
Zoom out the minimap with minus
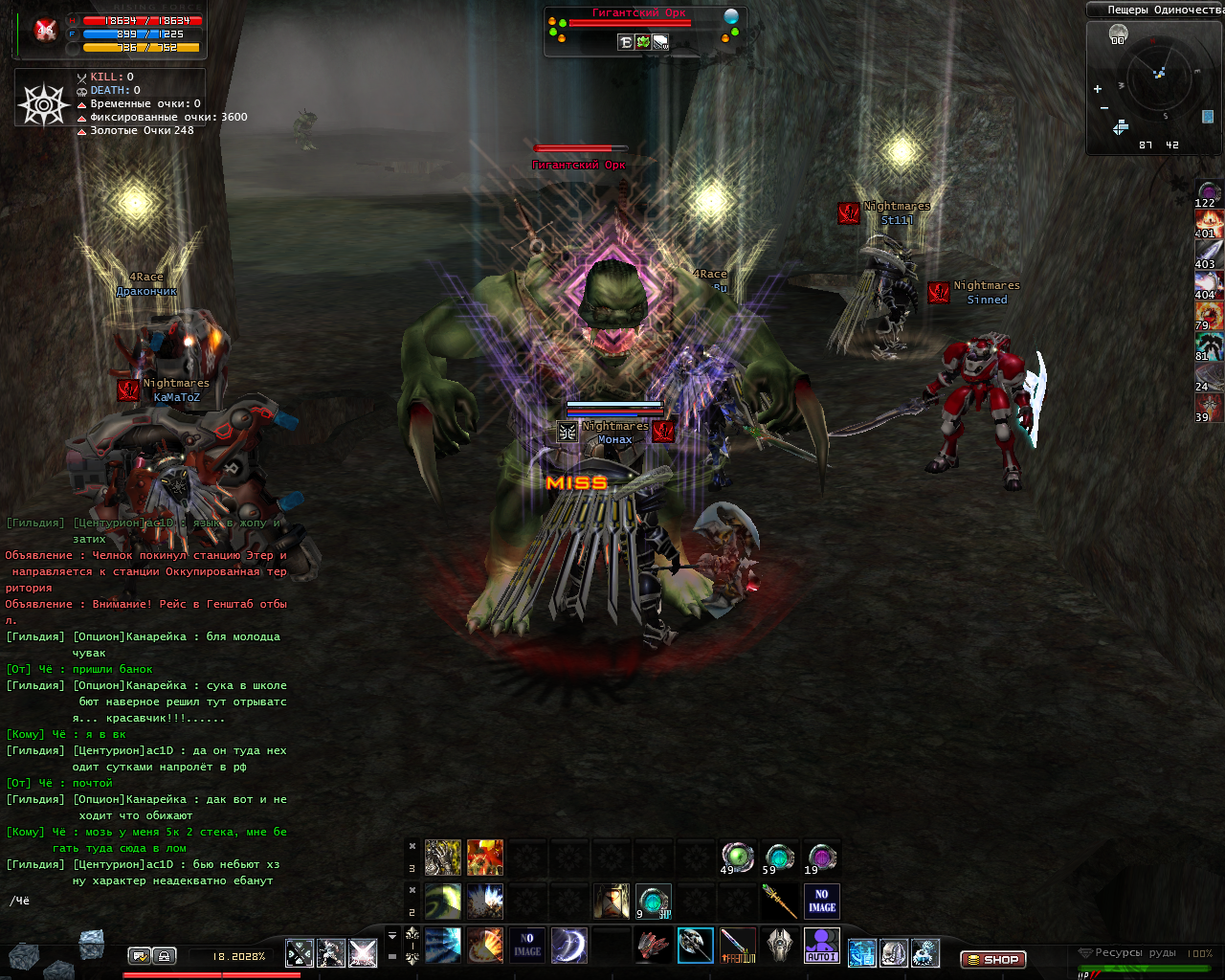(x=1104, y=108)
